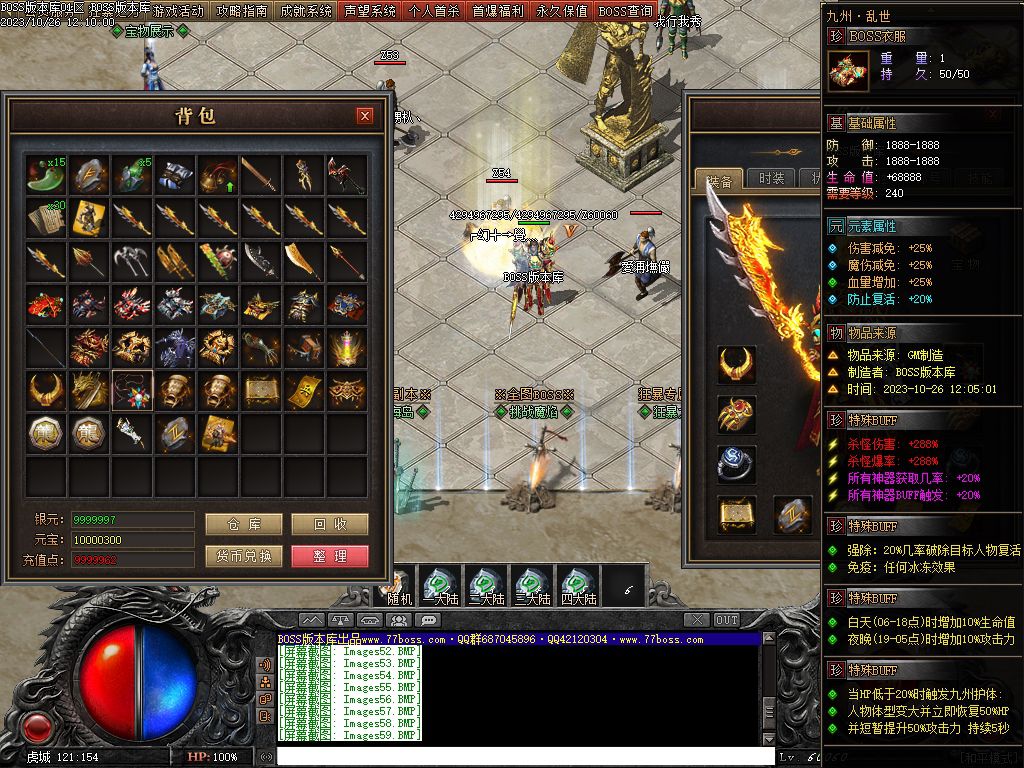Open the BOSS查询 lookup menu
The width and height of the screenshot is (1024, 768).
(625, 11)
